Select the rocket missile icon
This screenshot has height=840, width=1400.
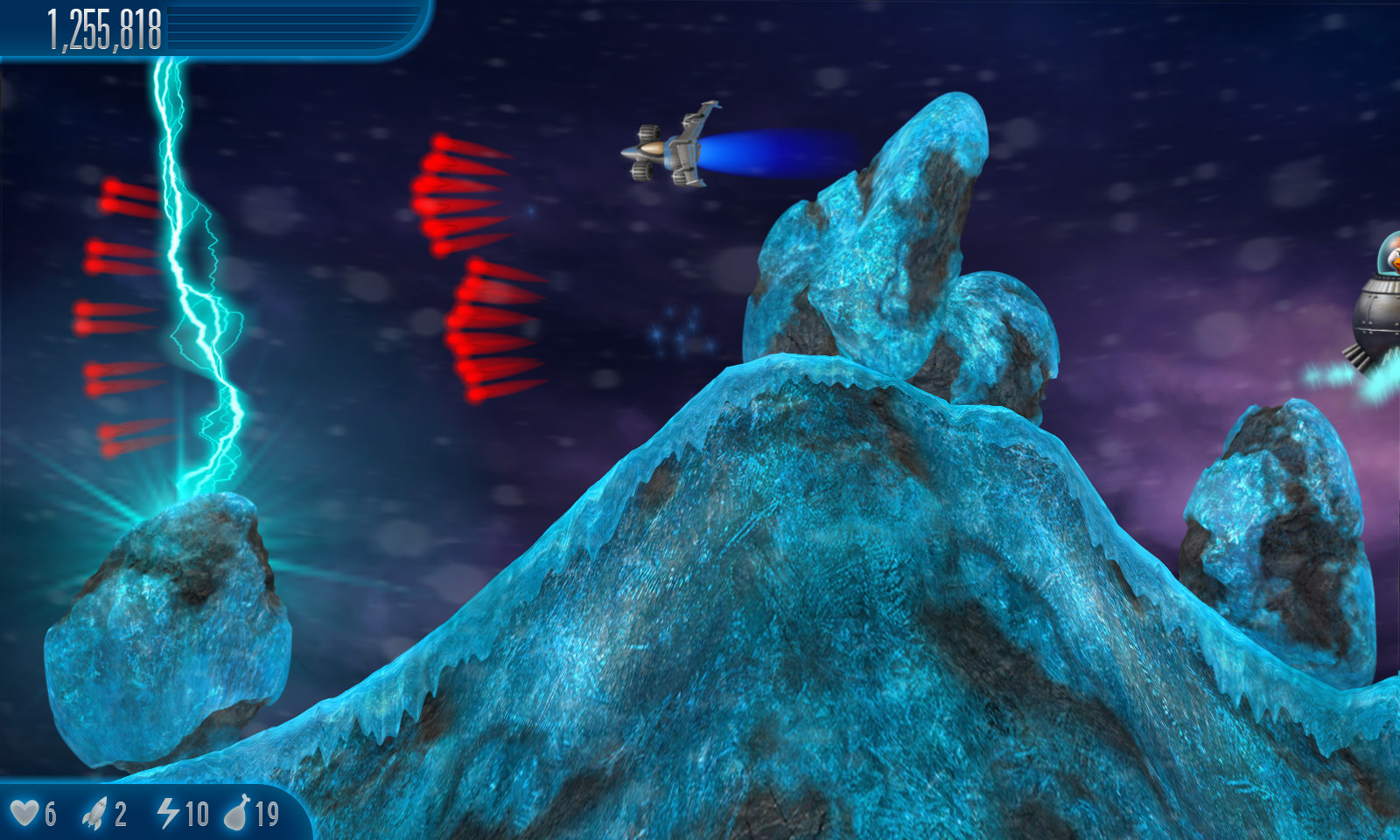96,813
